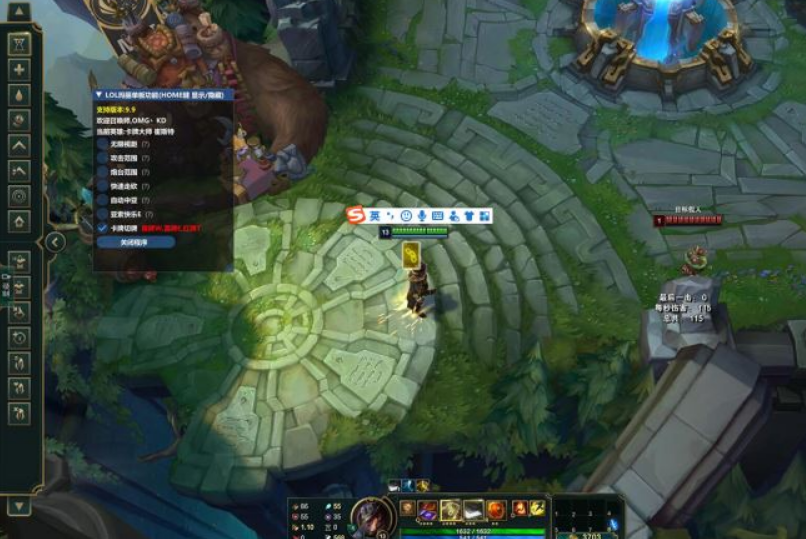This screenshot has height=539, width=806.
Task: Check the 自动中亚 box
Action: point(103,200)
